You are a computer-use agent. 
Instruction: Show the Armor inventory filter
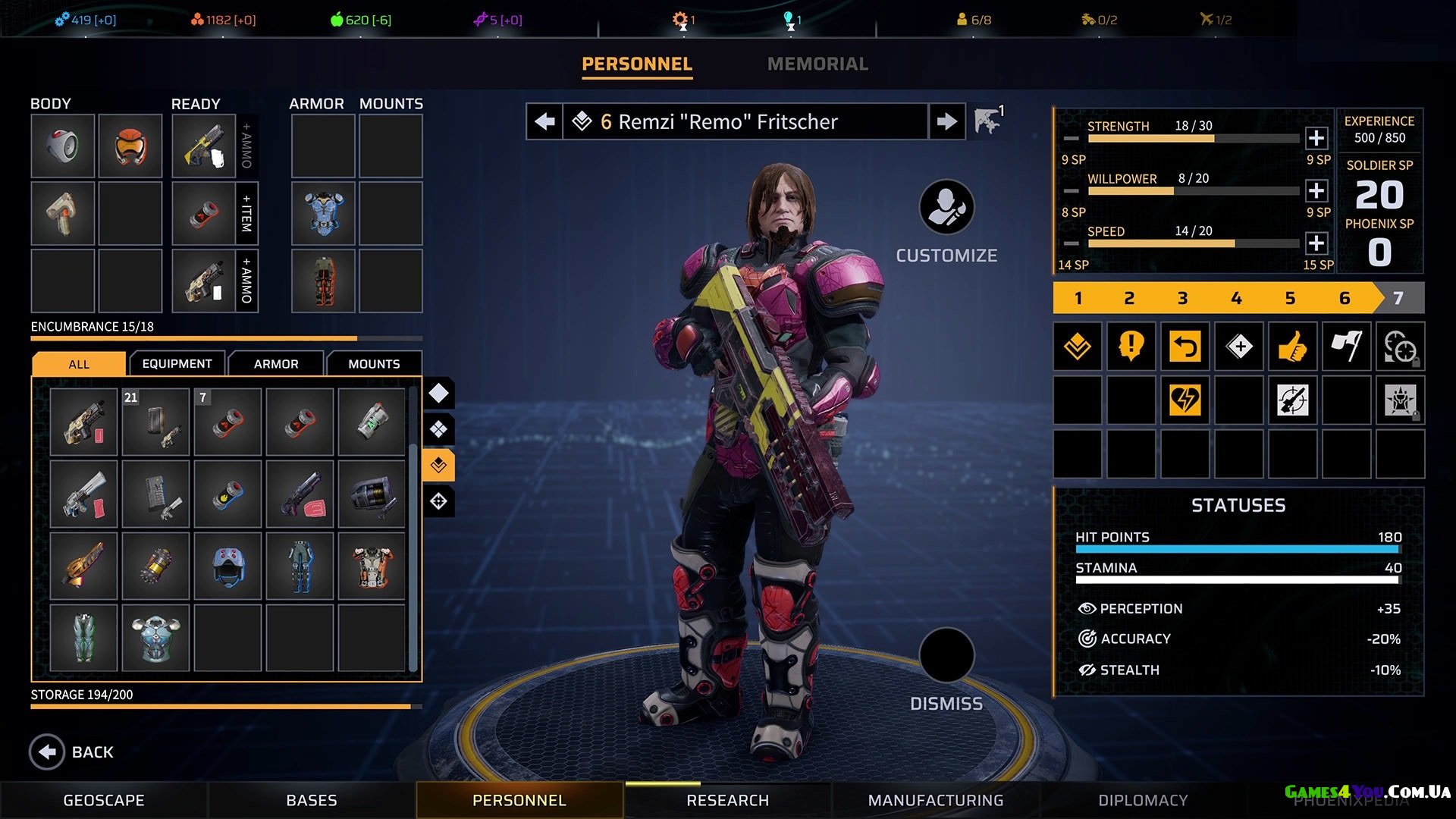point(276,364)
